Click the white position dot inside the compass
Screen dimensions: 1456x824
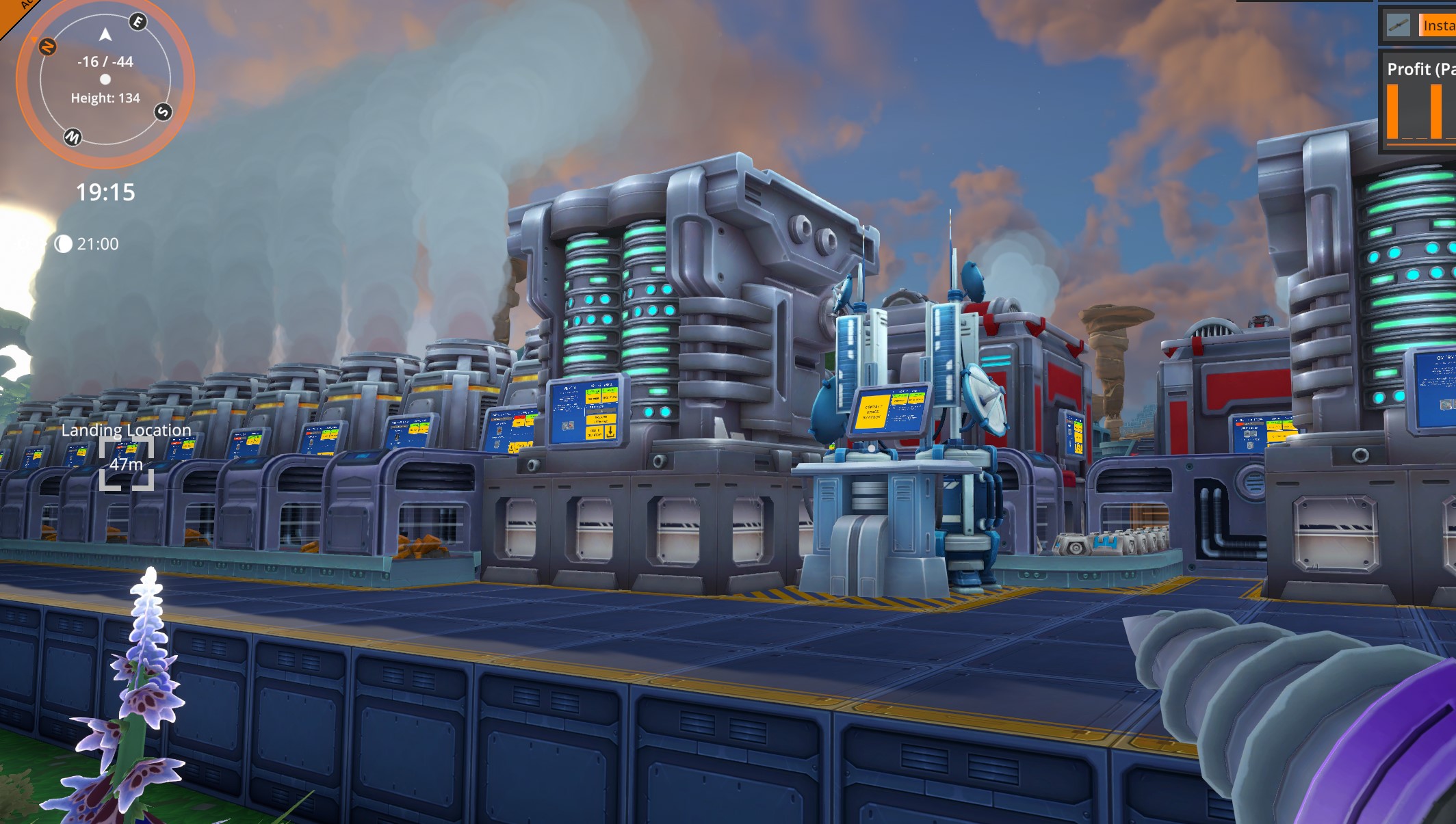(x=104, y=80)
